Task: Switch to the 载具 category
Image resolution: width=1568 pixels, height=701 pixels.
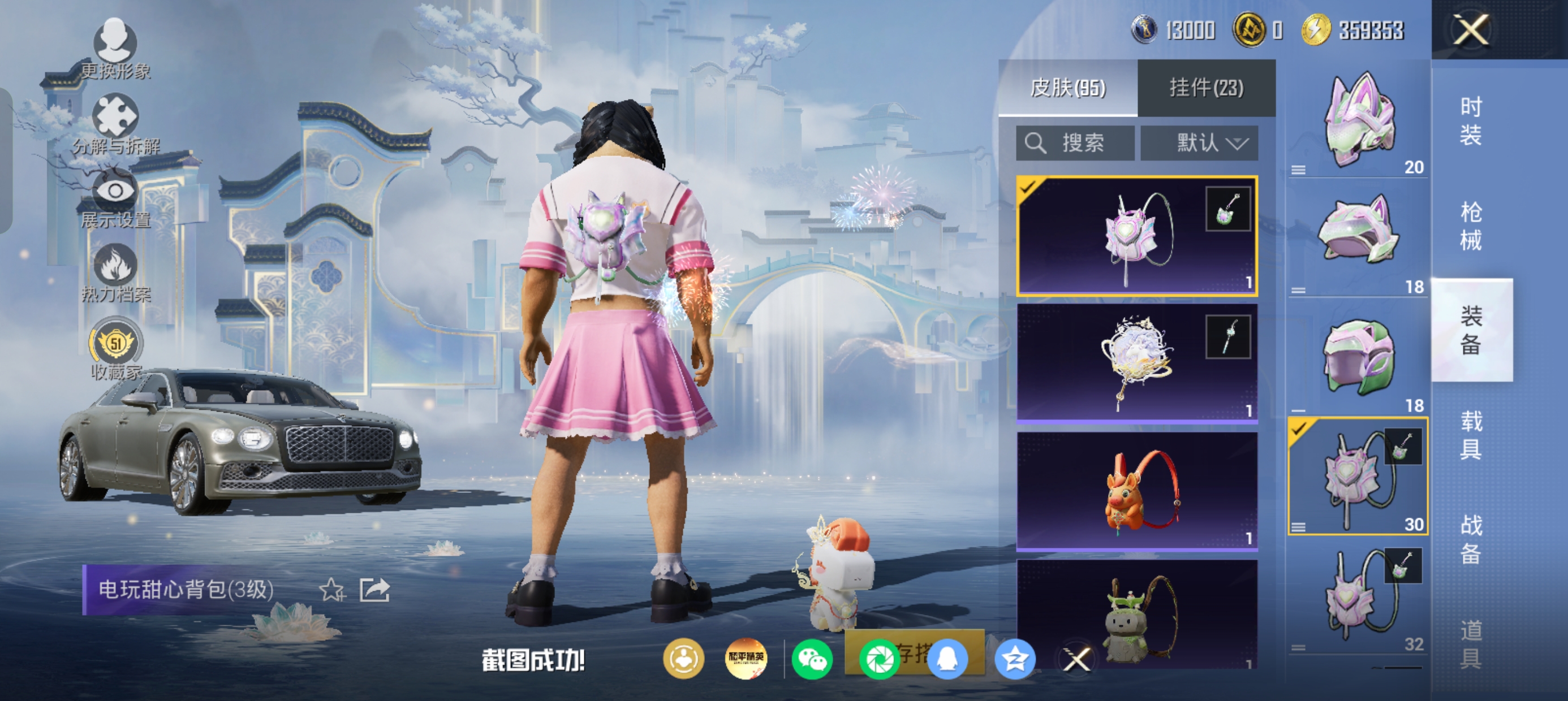Action: click(x=1471, y=435)
